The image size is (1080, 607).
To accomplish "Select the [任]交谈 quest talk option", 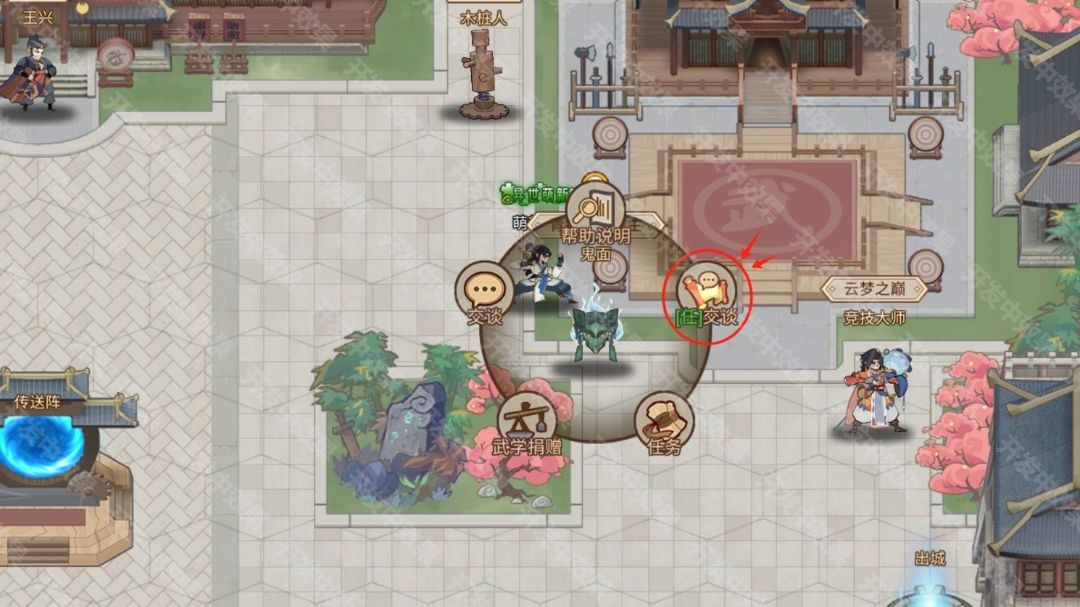I will [x=707, y=291].
